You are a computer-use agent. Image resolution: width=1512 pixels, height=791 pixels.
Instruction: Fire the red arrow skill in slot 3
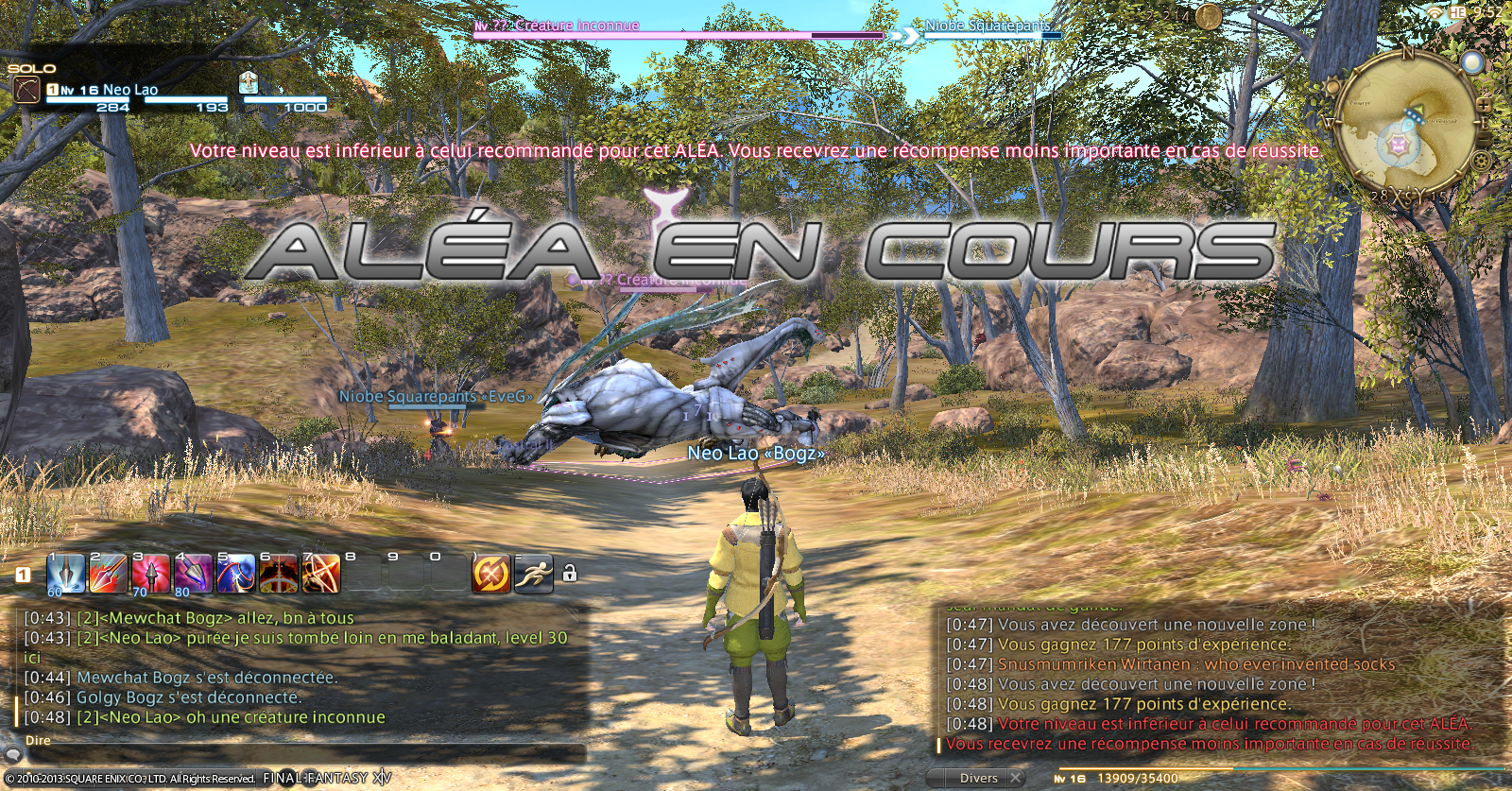click(x=151, y=574)
